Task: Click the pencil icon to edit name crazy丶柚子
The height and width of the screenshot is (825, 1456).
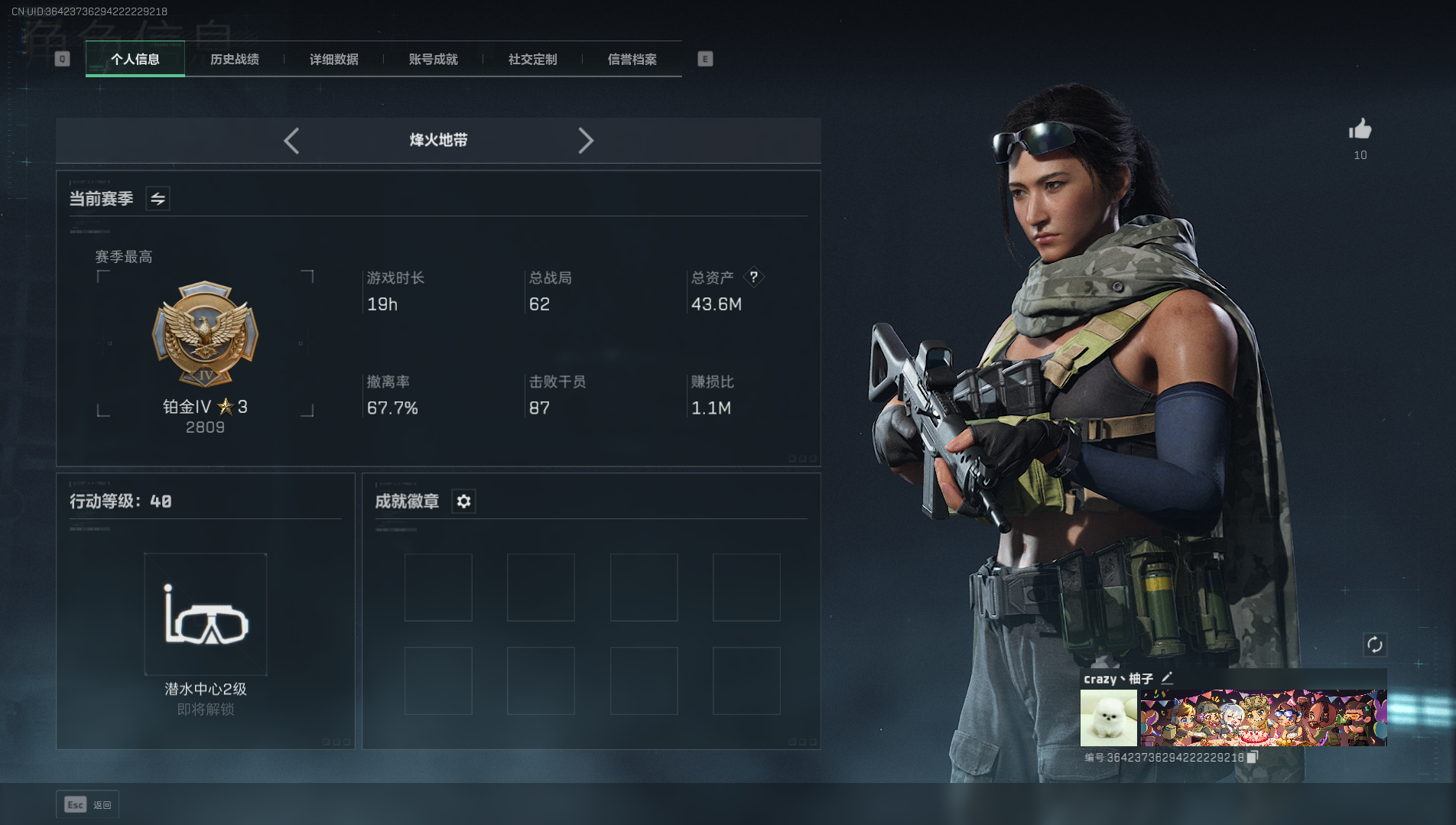Action: [1168, 678]
